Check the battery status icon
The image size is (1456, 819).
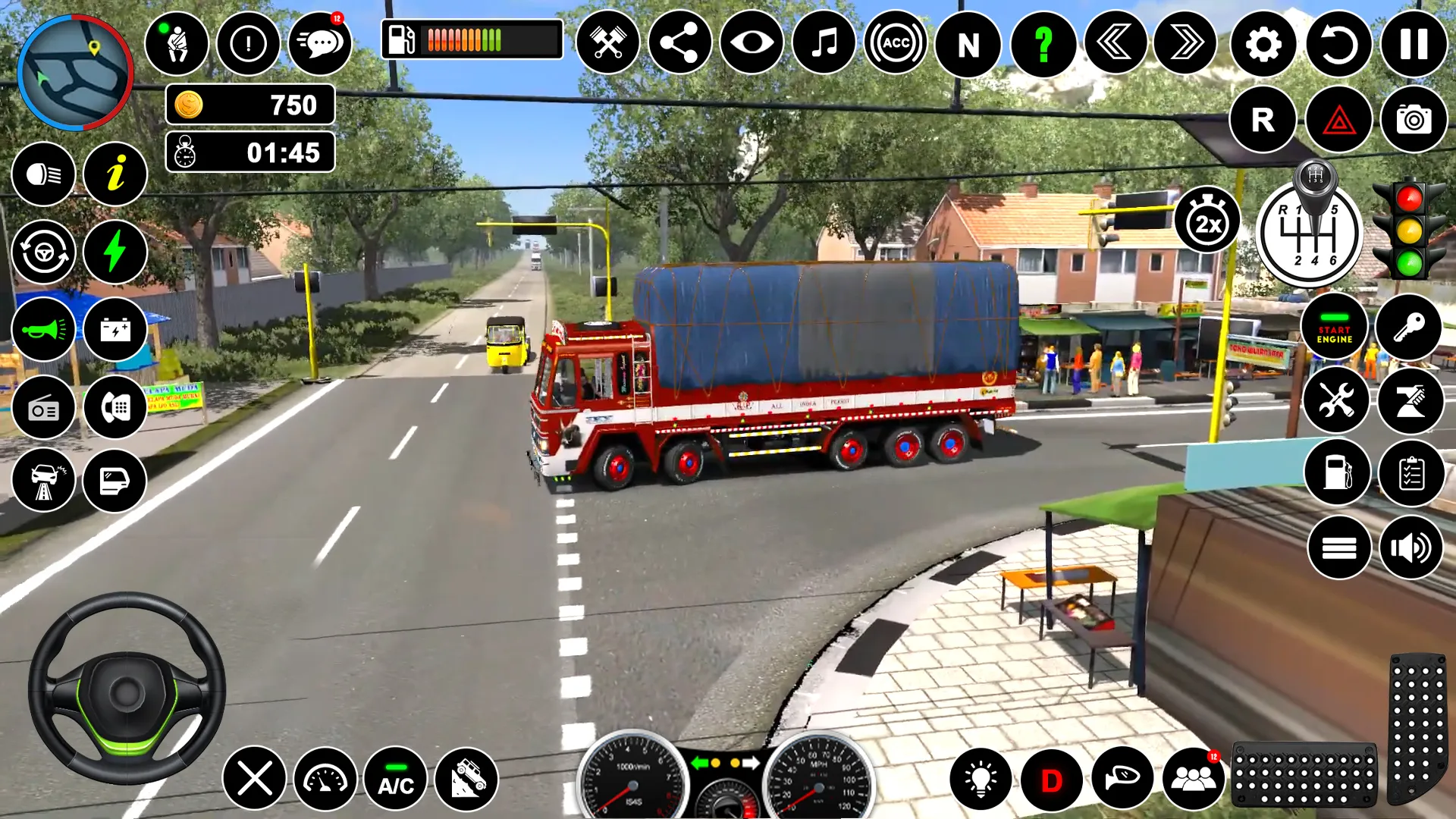coord(115,329)
